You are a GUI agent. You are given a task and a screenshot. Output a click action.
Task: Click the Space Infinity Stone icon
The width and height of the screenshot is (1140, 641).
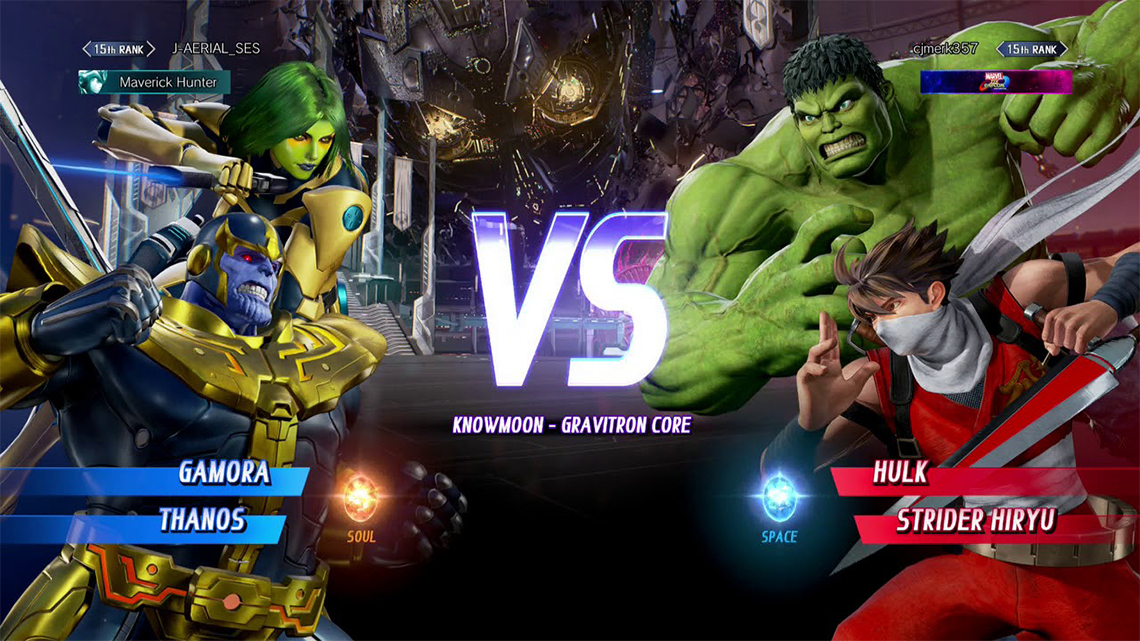click(x=779, y=496)
